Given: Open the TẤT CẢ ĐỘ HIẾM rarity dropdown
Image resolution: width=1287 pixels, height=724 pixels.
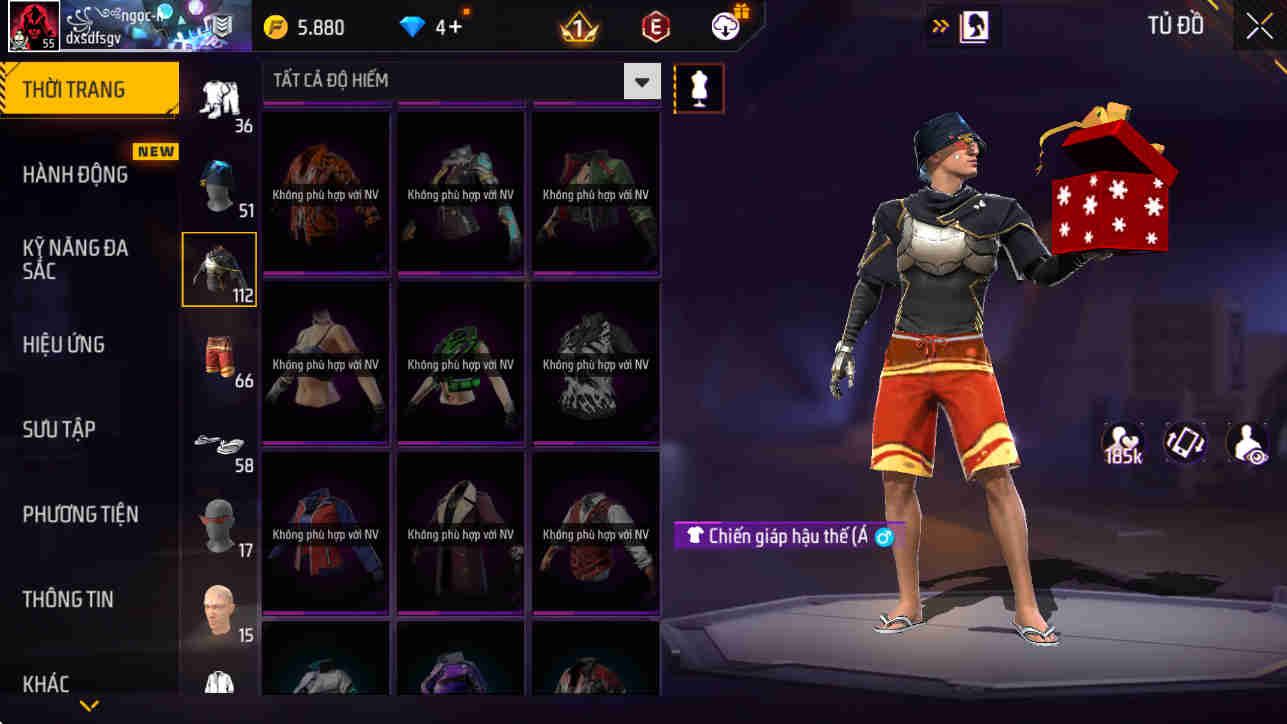Looking at the screenshot, I should click(x=642, y=80).
